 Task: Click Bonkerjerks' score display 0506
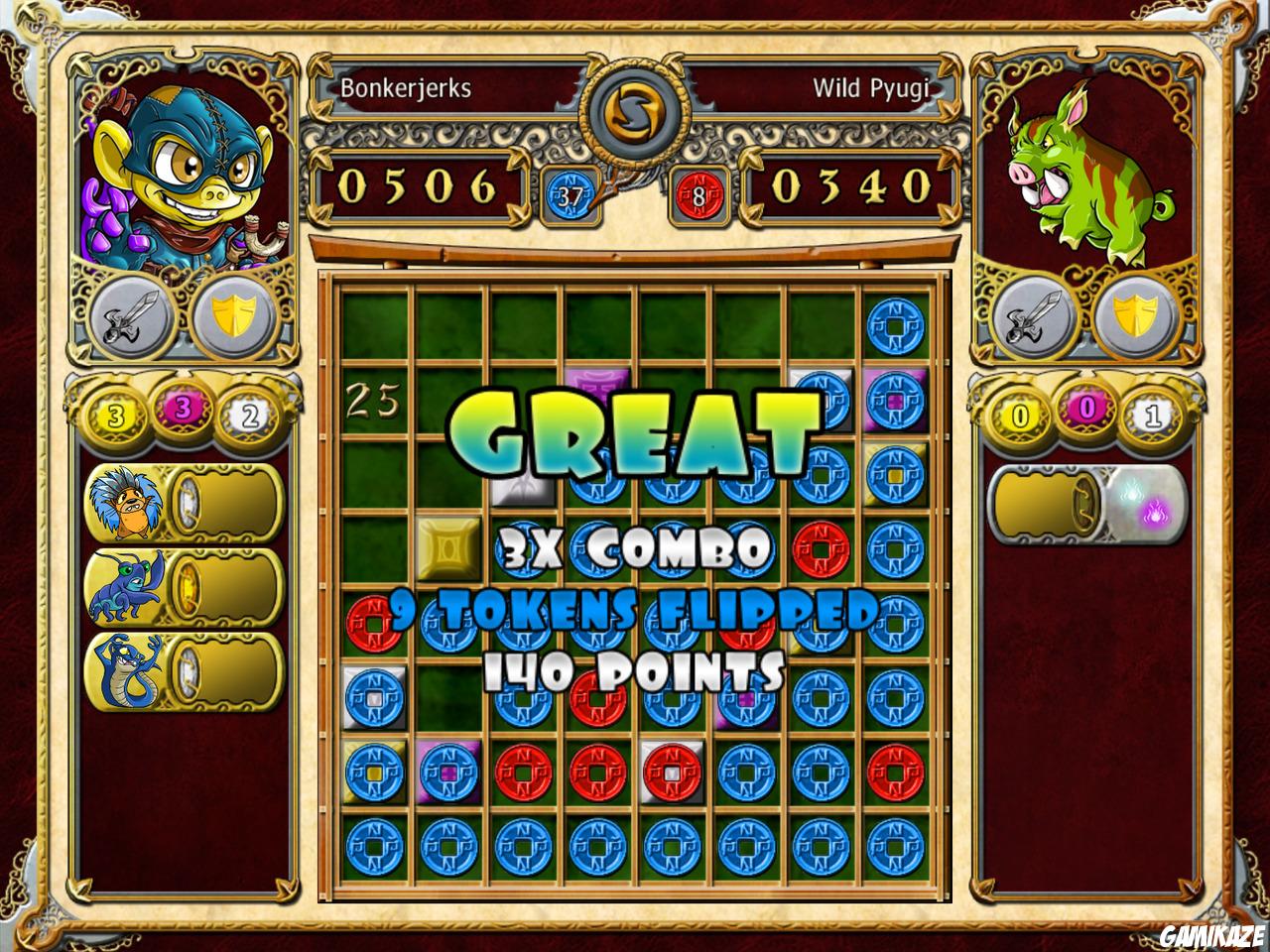(x=419, y=184)
